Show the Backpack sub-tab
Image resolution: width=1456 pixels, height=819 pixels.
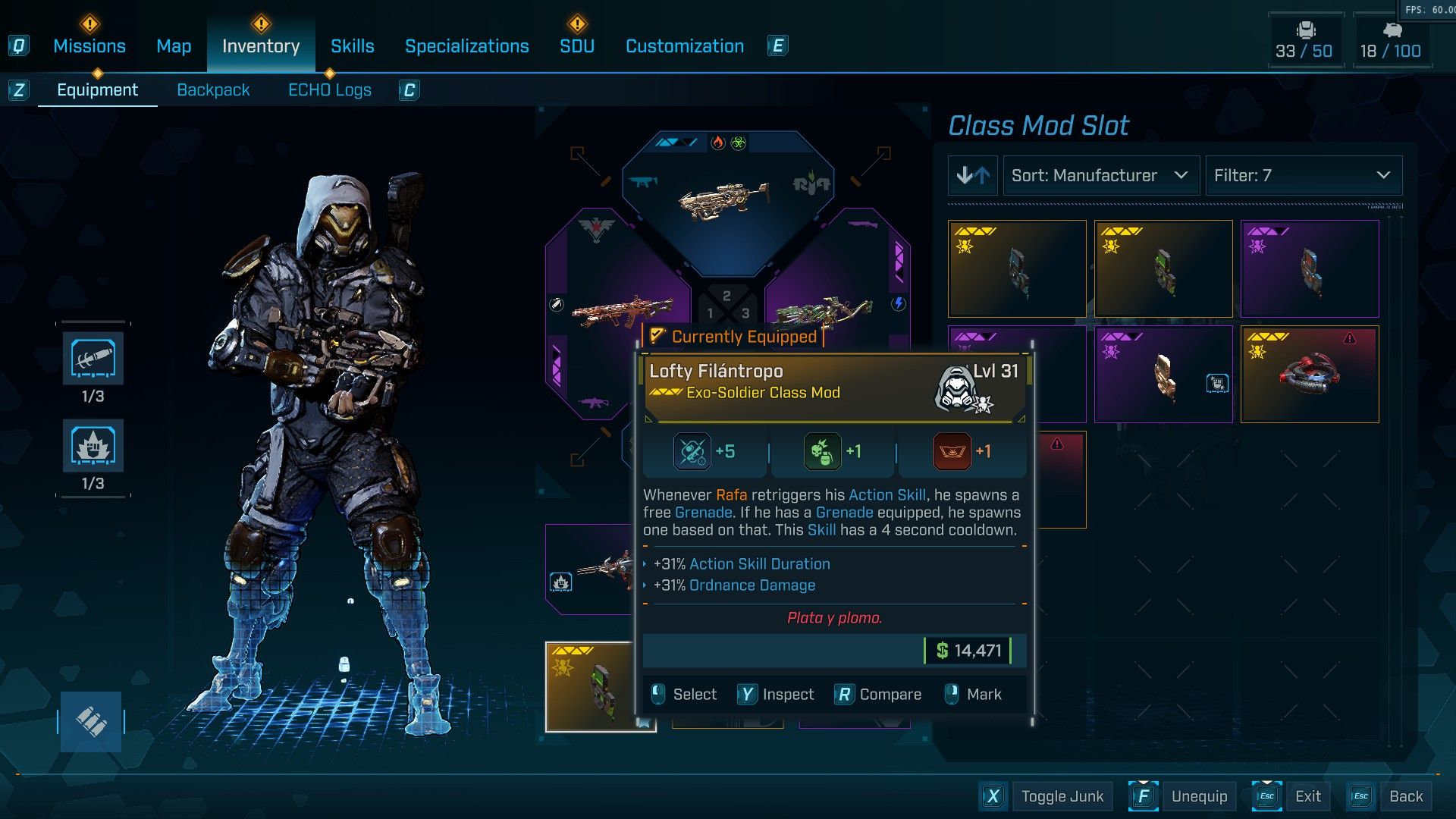(213, 90)
